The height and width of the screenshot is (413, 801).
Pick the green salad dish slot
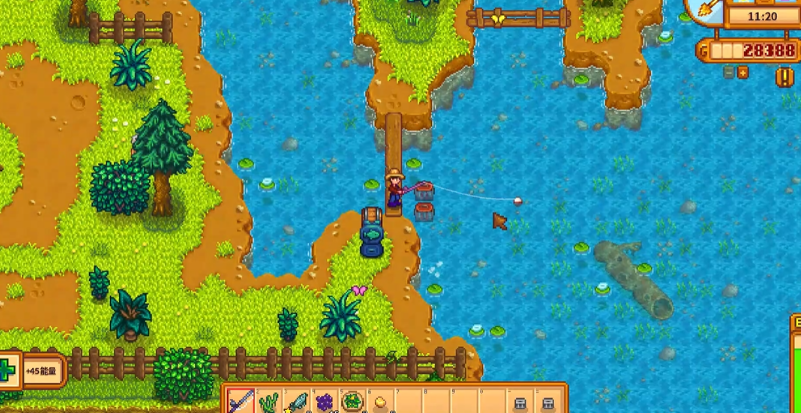point(352,403)
